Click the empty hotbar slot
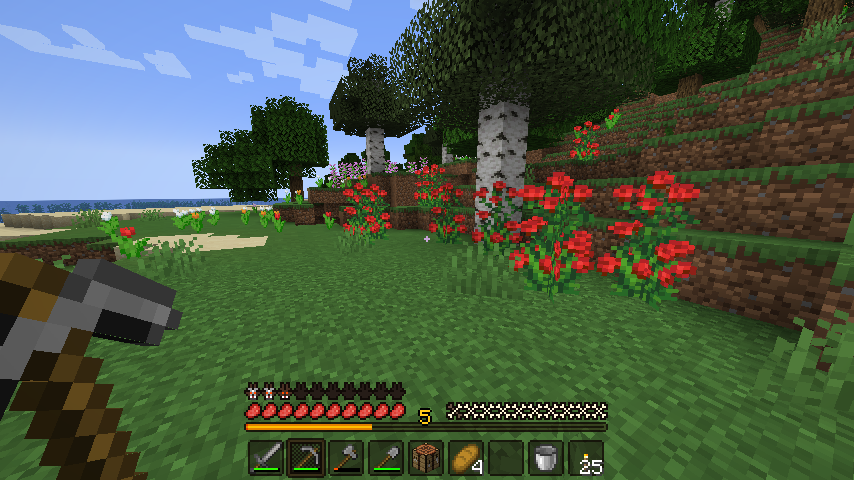 [x=506, y=458]
